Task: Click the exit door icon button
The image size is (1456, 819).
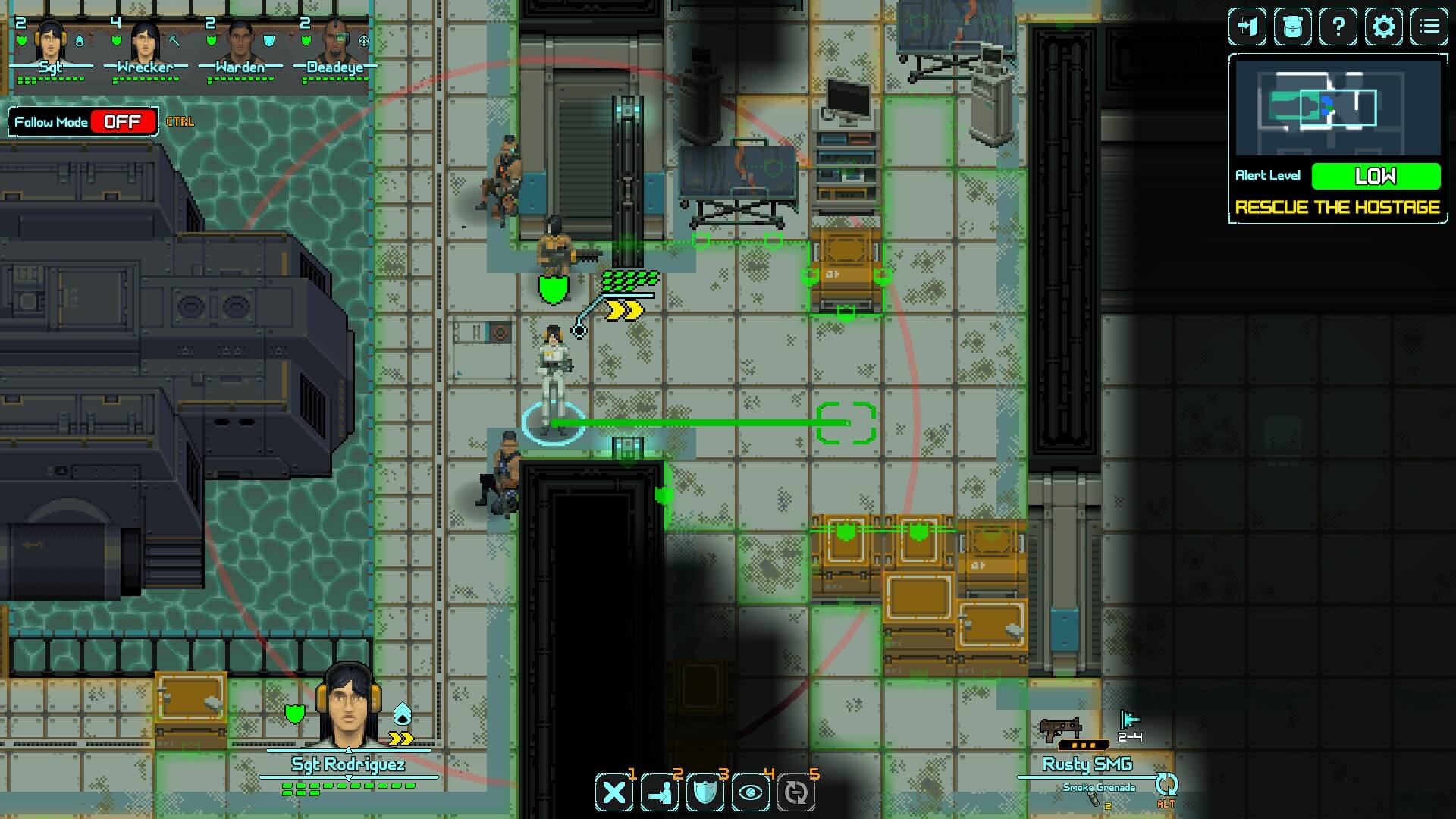Action: (1247, 27)
